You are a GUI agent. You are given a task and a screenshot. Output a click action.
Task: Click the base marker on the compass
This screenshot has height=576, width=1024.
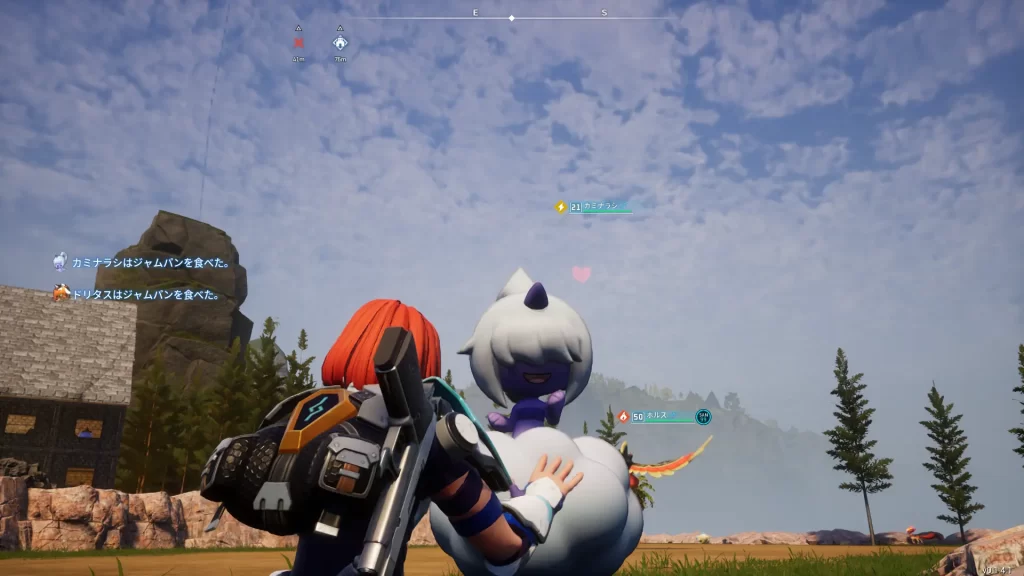click(340, 43)
